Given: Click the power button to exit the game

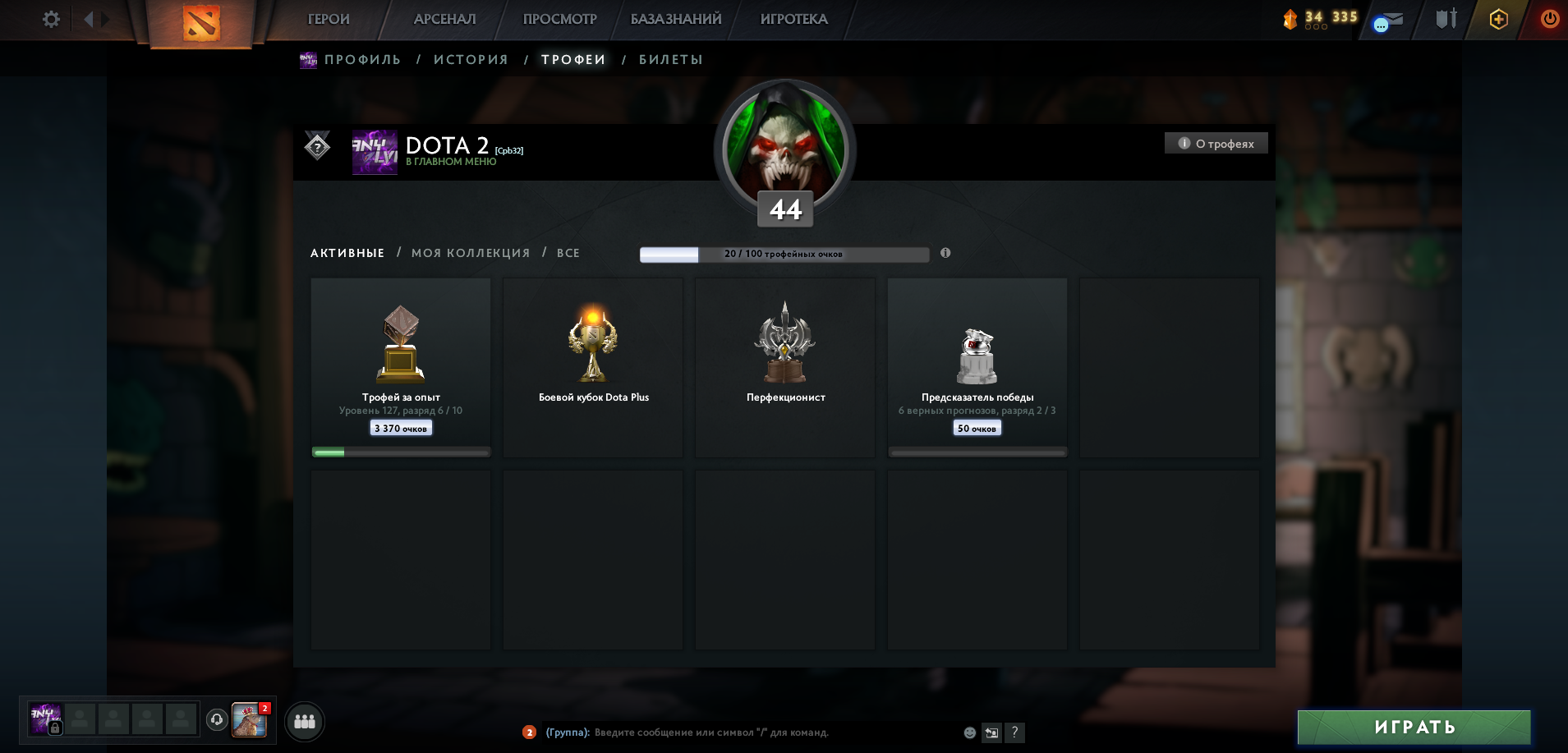Looking at the screenshot, I should pyautogui.click(x=1549, y=18).
